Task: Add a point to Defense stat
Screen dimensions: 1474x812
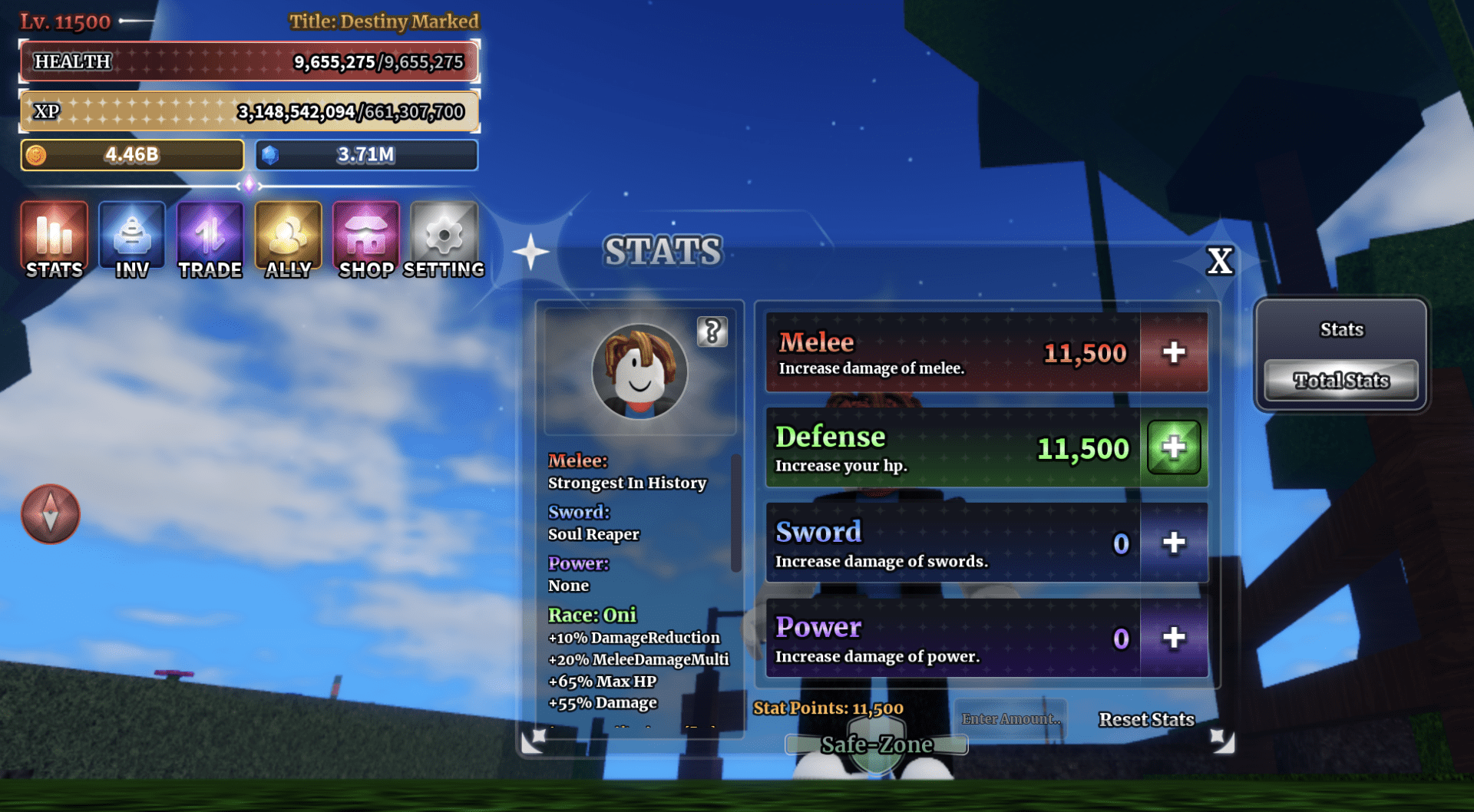Action: (1173, 447)
